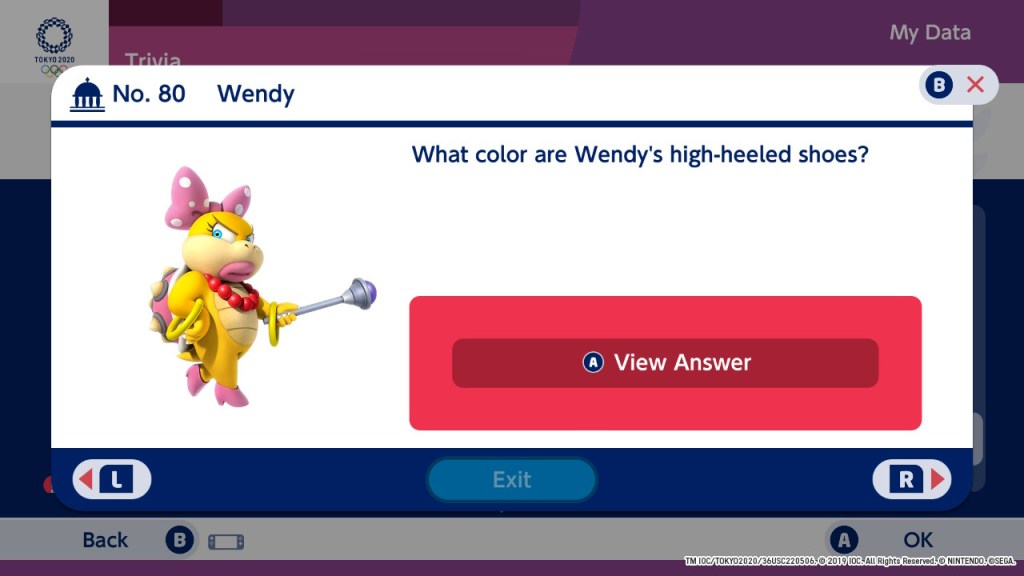1024x576 pixels.
Task: Exit the trivia dialog
Action: coord(511,480)
